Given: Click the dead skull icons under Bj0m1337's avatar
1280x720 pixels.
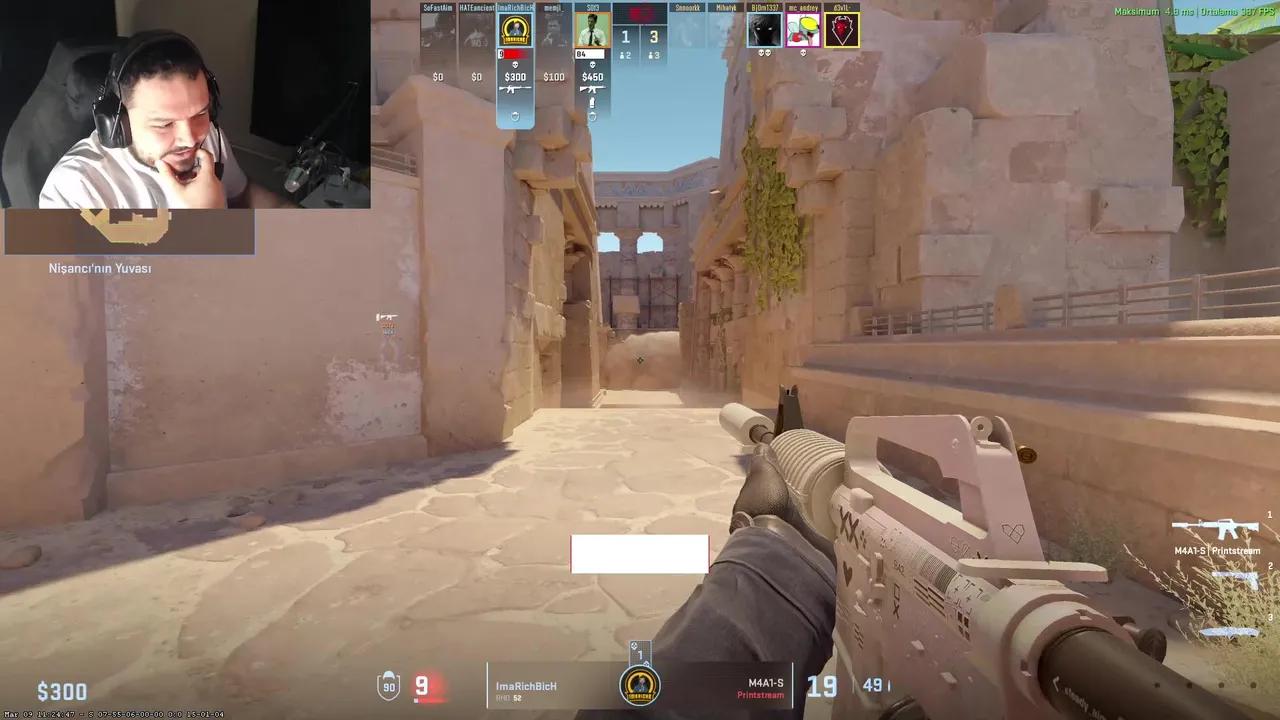Looking at the screenshot, I should pos(763,53).
